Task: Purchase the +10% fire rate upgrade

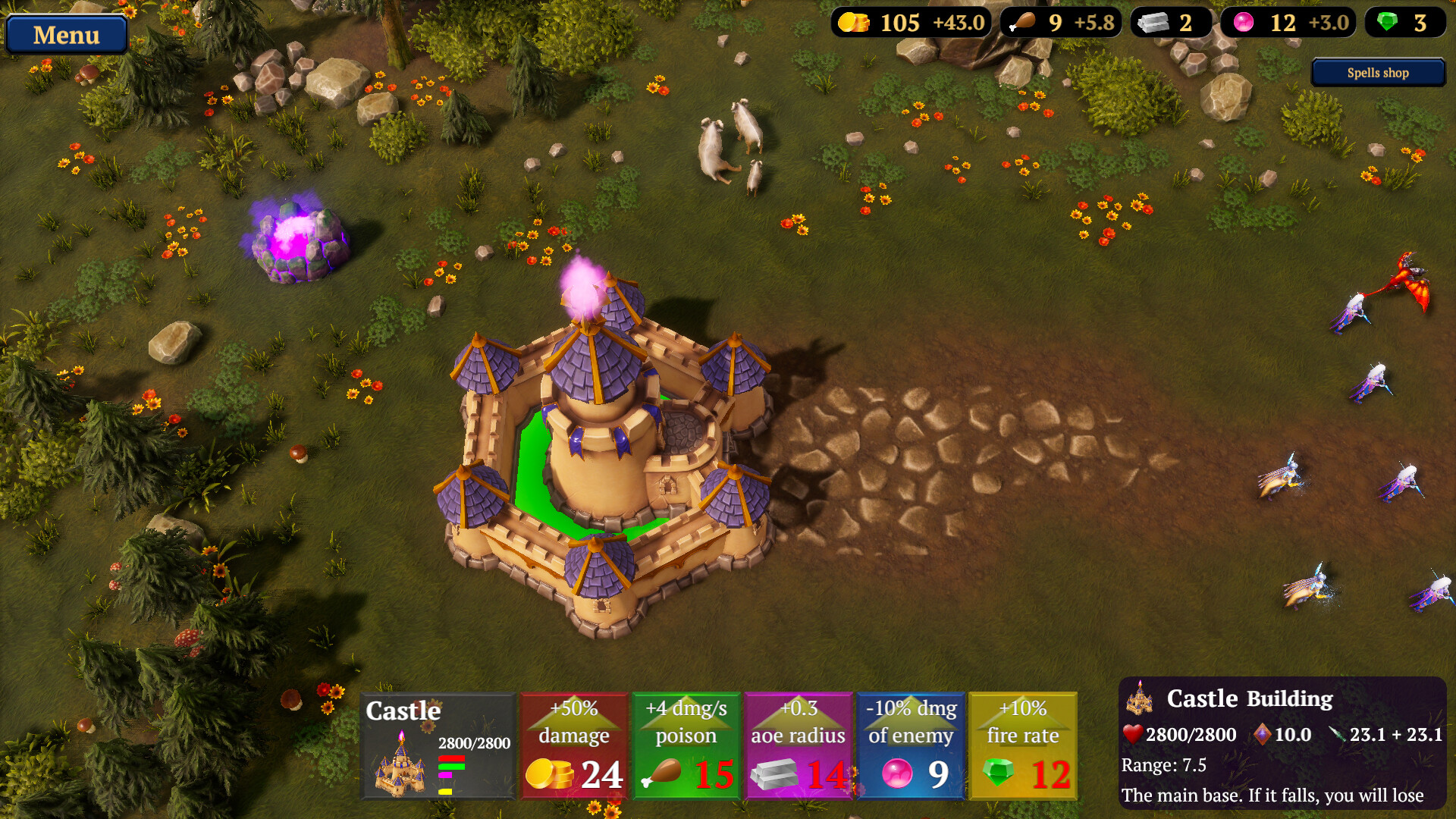Action: click(1022, 745)
